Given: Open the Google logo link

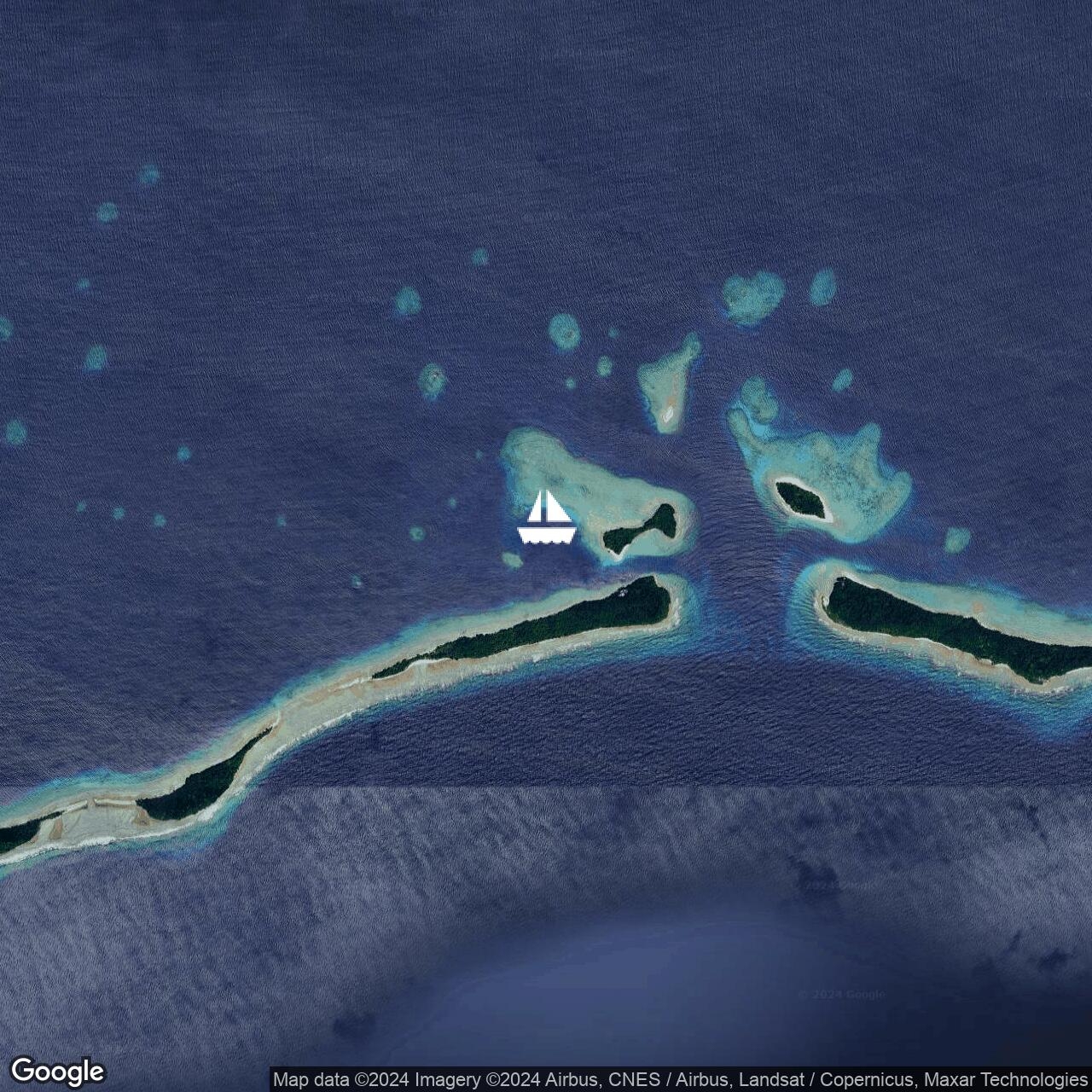Looking at the screenshot, I should point(57,1071).
